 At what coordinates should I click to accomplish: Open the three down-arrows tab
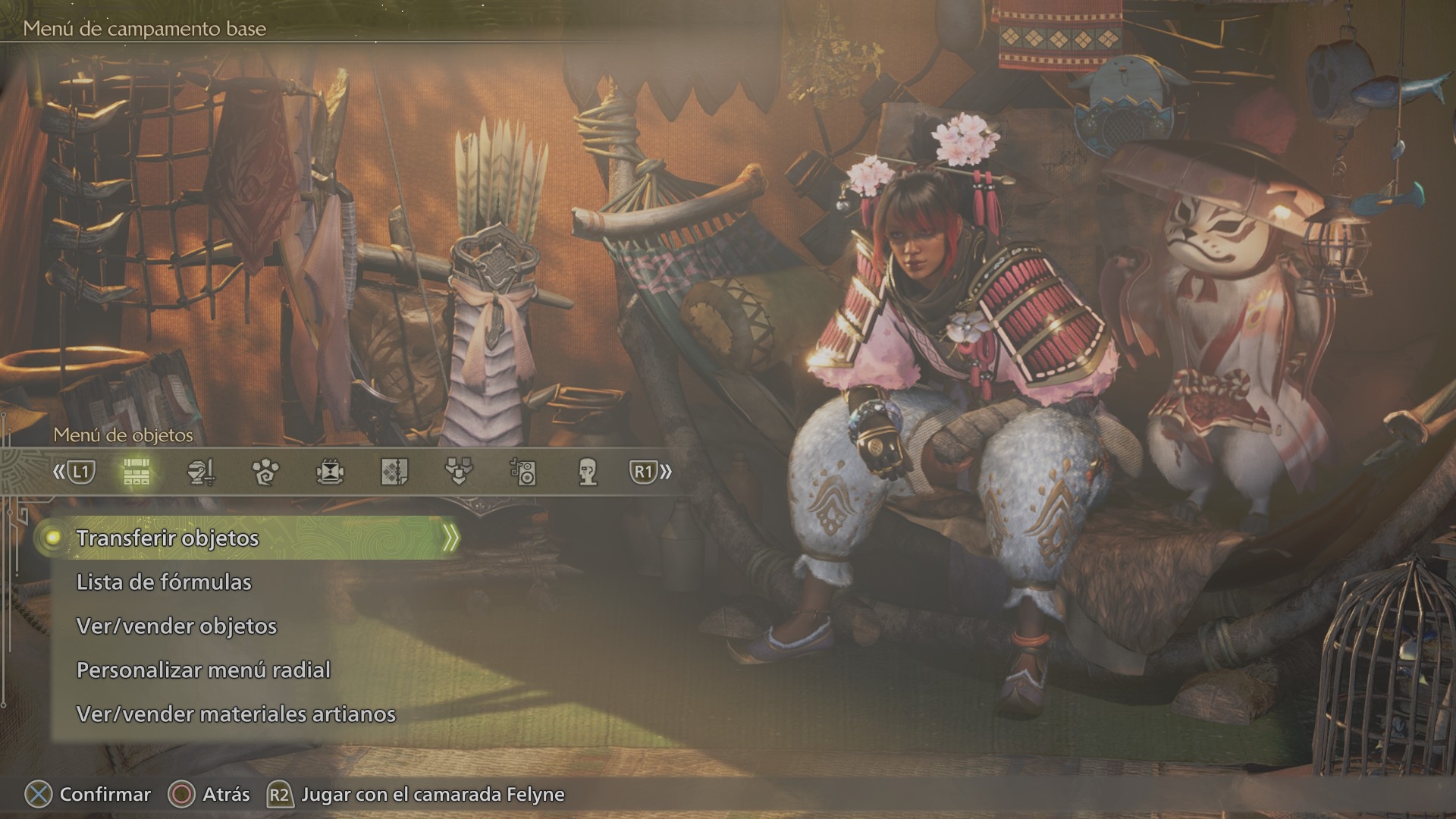[459, 472]
